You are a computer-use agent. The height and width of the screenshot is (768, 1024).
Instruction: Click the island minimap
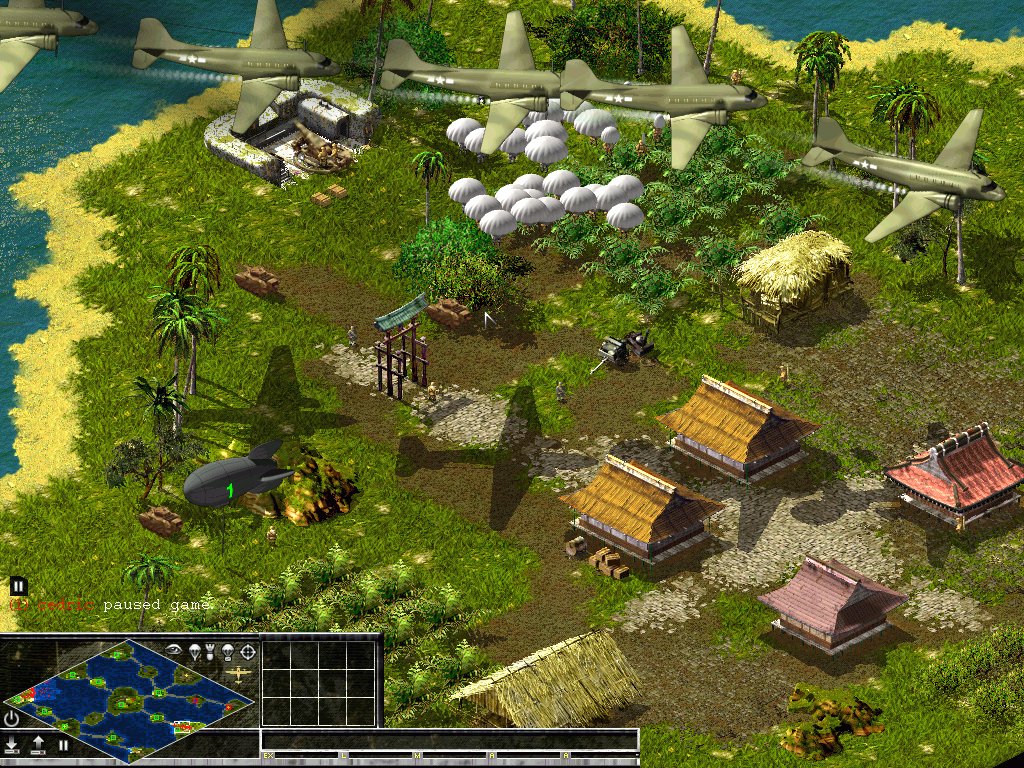[128, 702]
